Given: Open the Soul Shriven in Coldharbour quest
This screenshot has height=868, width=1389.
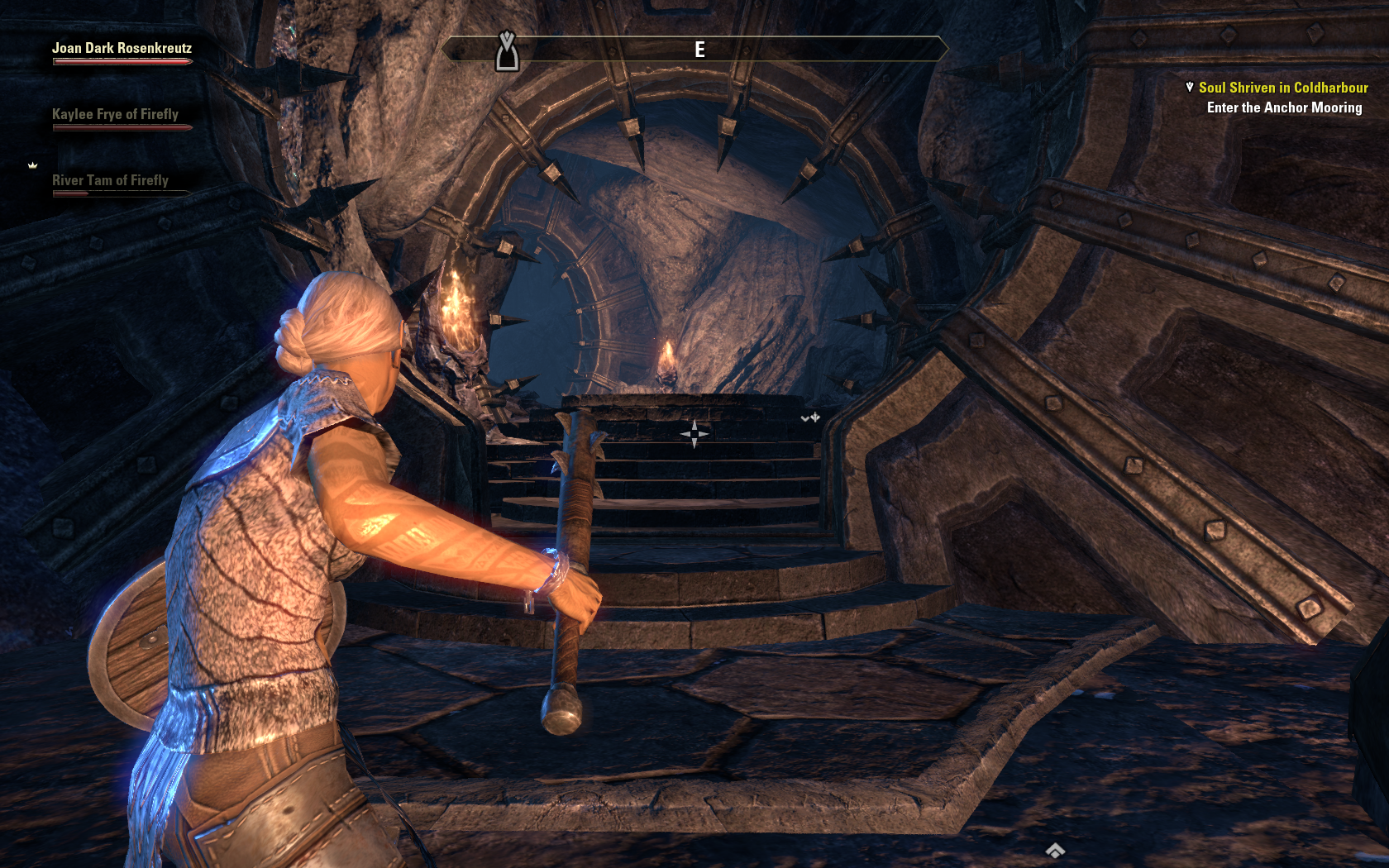Looking at the screenshot, I should 1282,88.
